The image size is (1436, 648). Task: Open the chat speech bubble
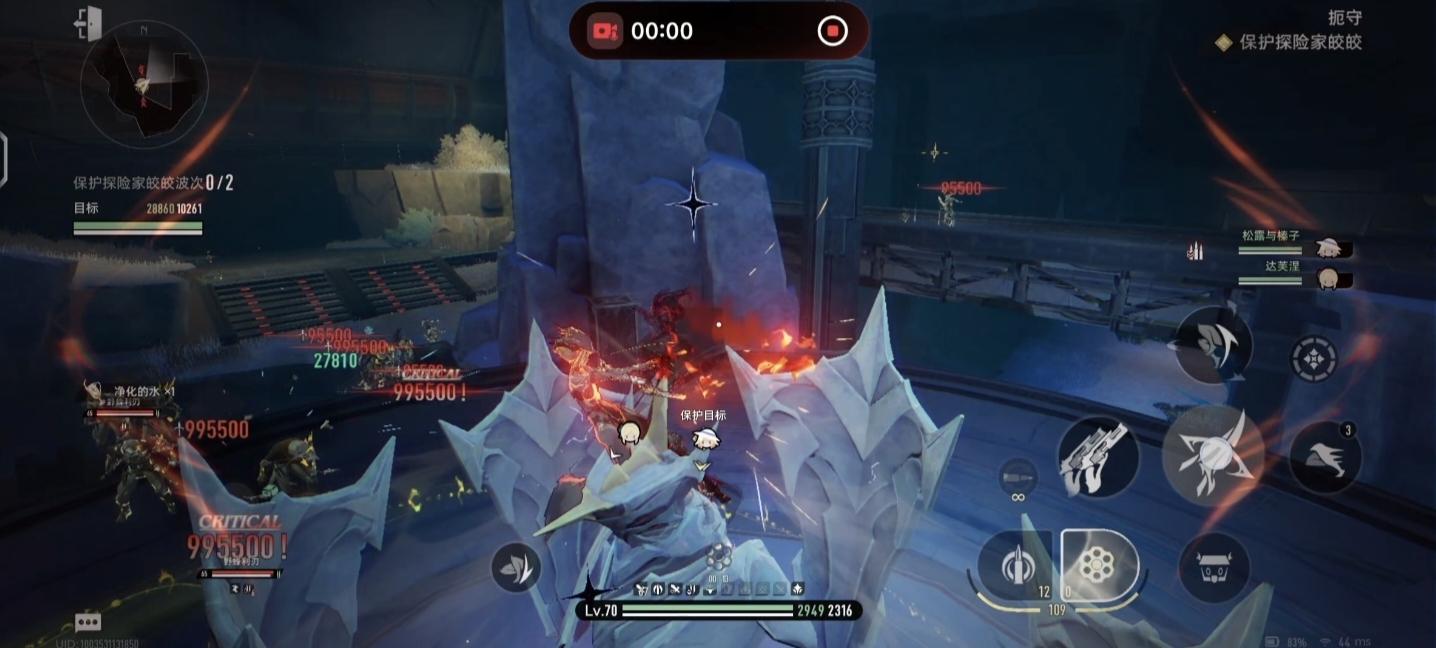point(88,622)
